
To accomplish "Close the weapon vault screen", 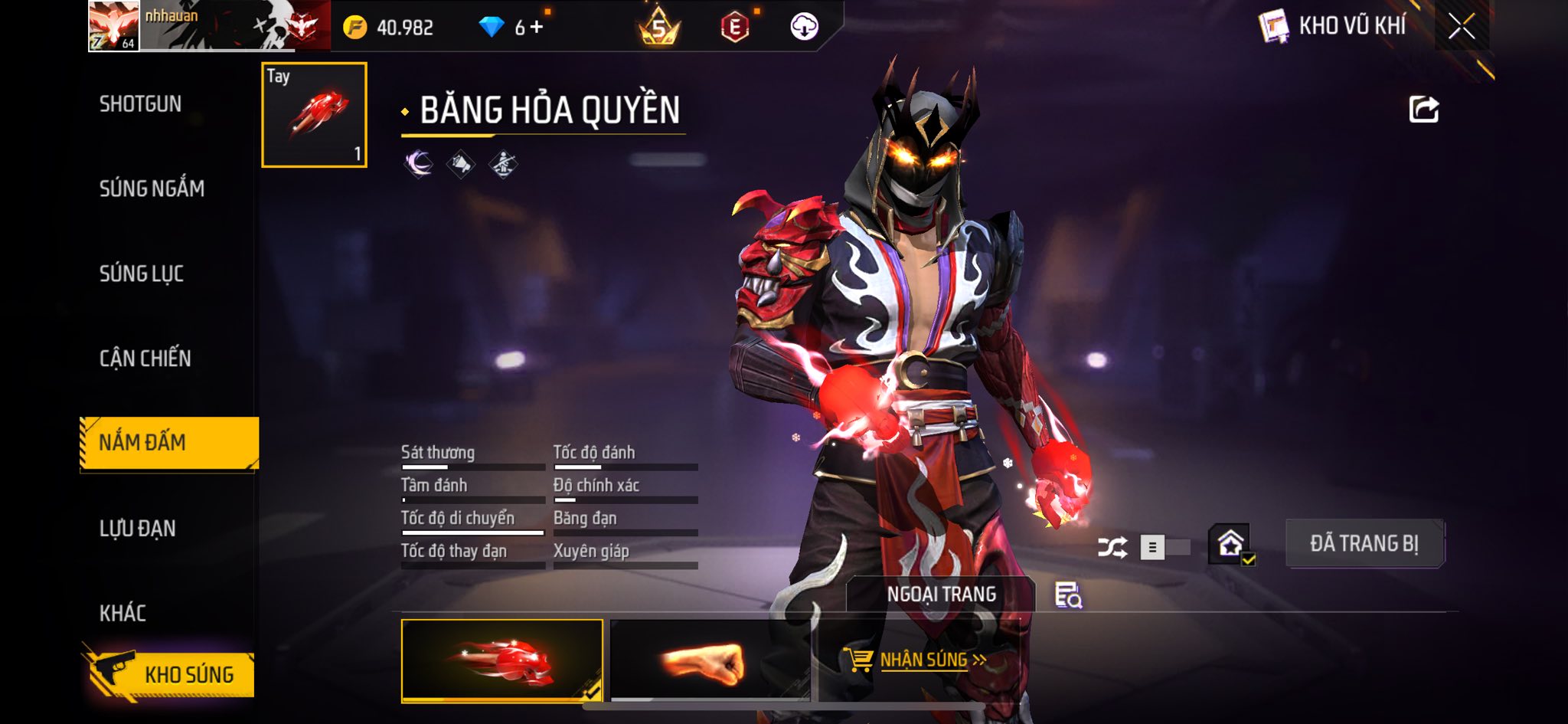I will pyautogui.click(x=1461, y=27).
